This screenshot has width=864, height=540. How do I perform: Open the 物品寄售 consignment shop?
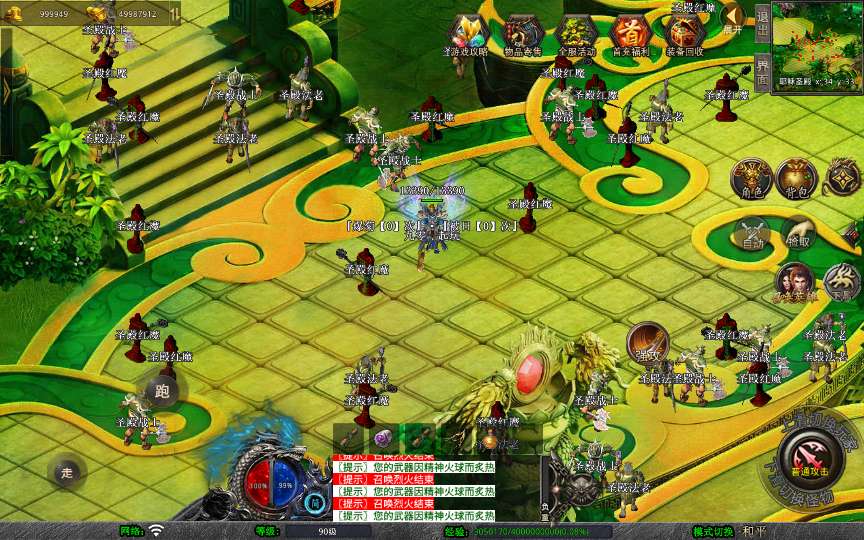(x=520, y=34)
